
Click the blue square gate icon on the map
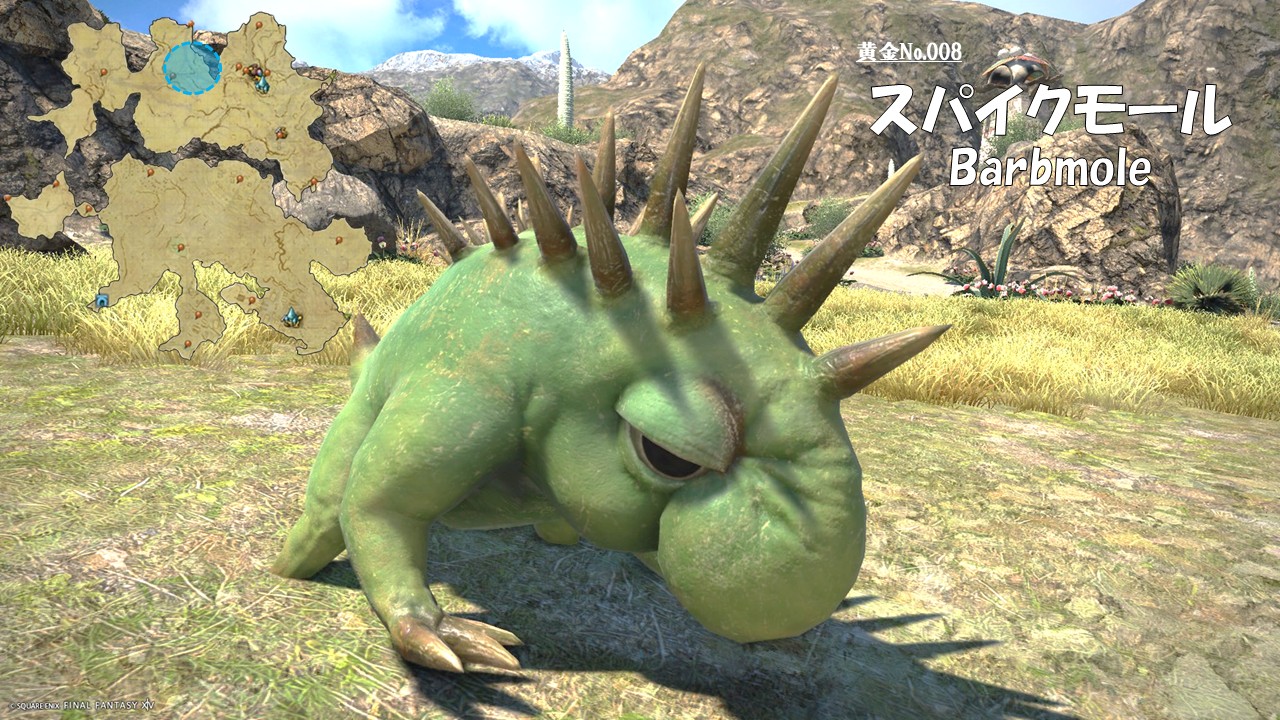coord(101,300)
